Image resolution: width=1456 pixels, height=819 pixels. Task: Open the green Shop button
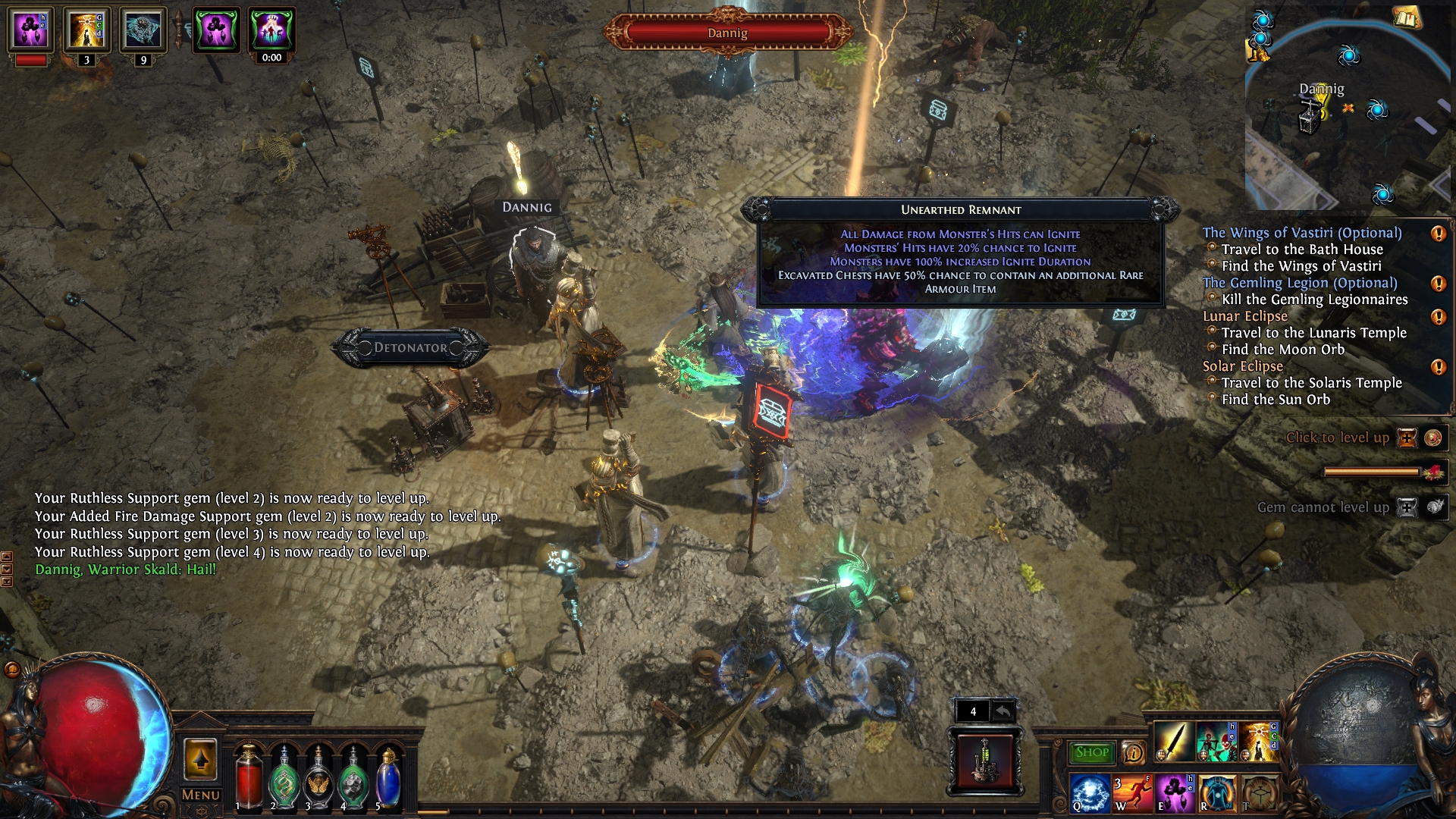(1091, 752)
